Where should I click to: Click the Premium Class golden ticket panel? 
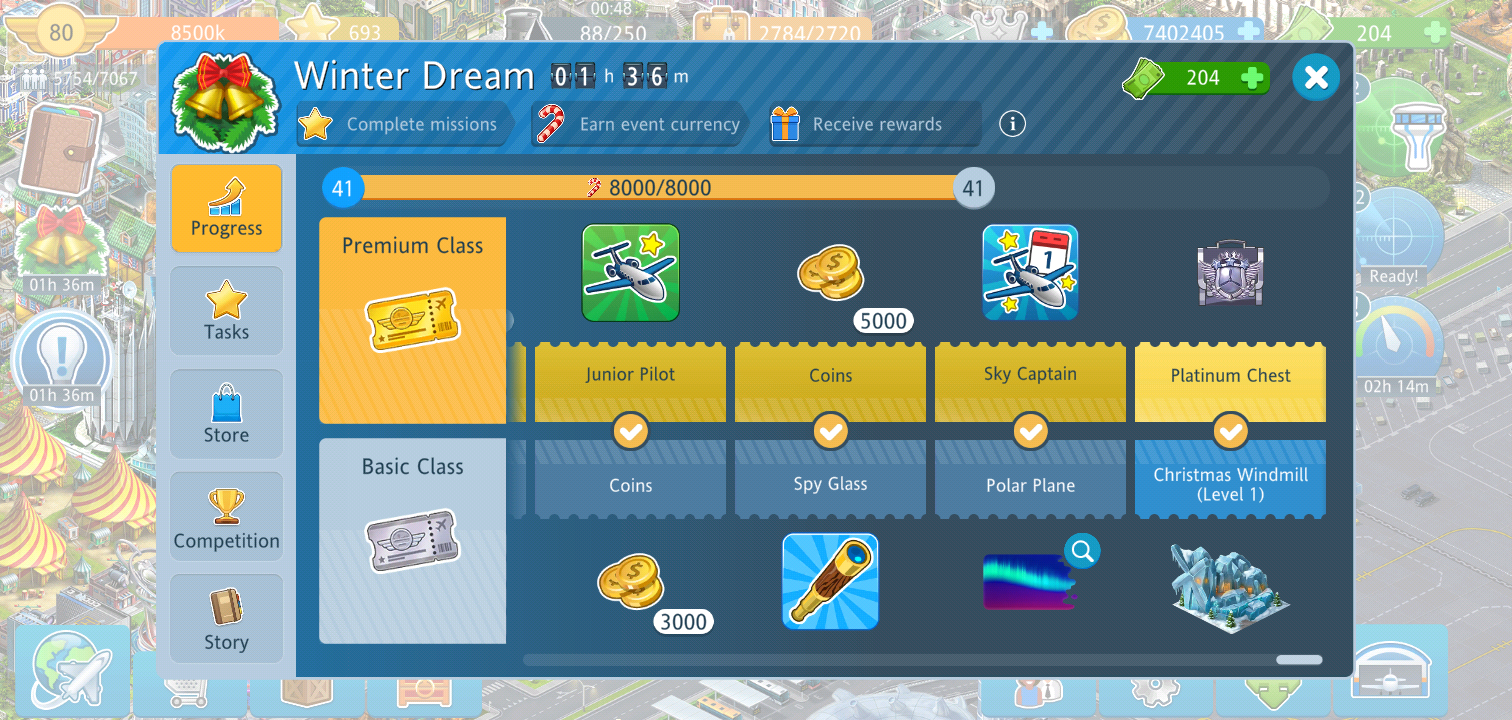click(x=412, y=320)
